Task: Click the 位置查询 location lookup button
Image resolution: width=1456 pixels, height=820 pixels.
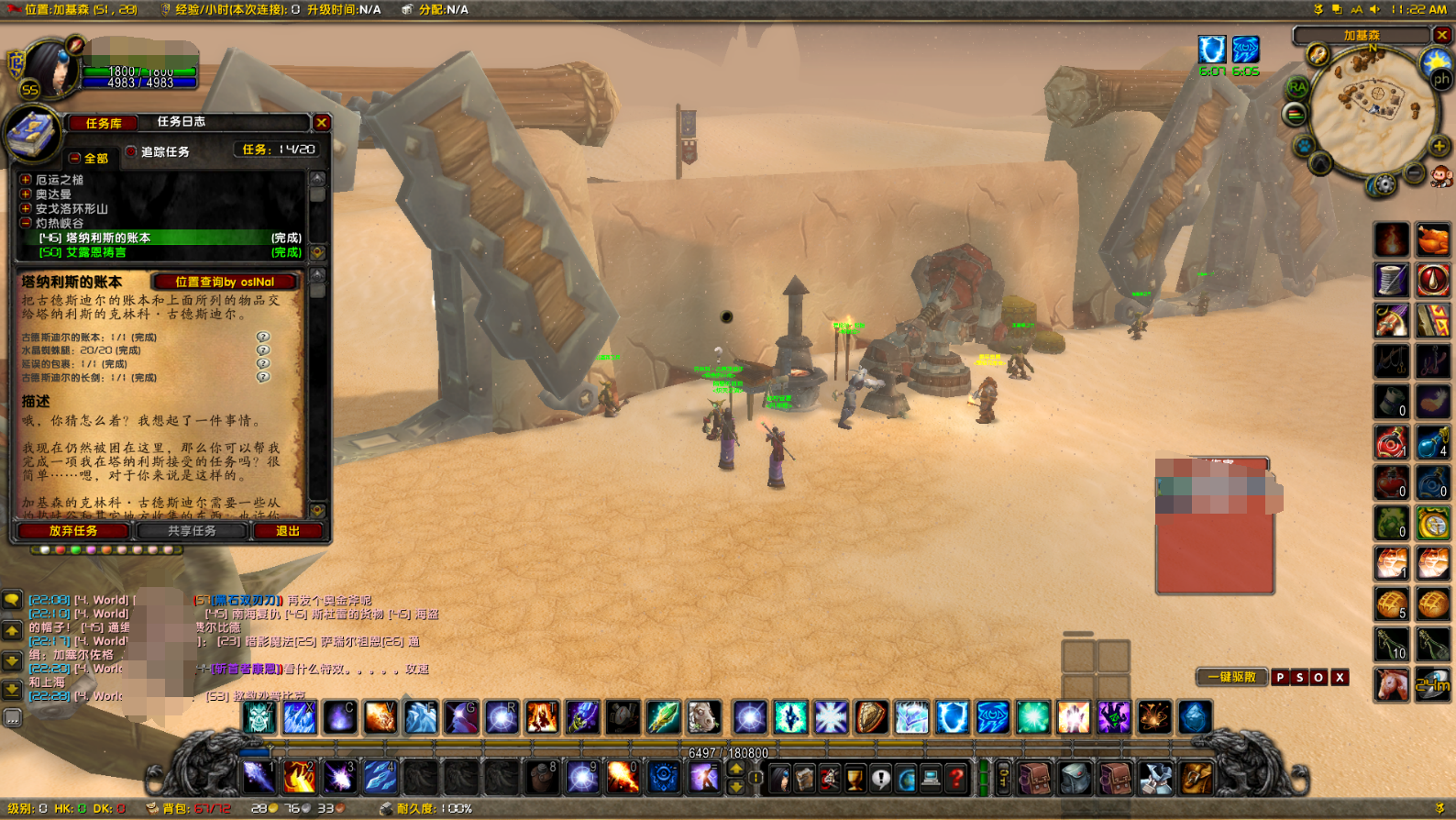Action: [226, 282]
